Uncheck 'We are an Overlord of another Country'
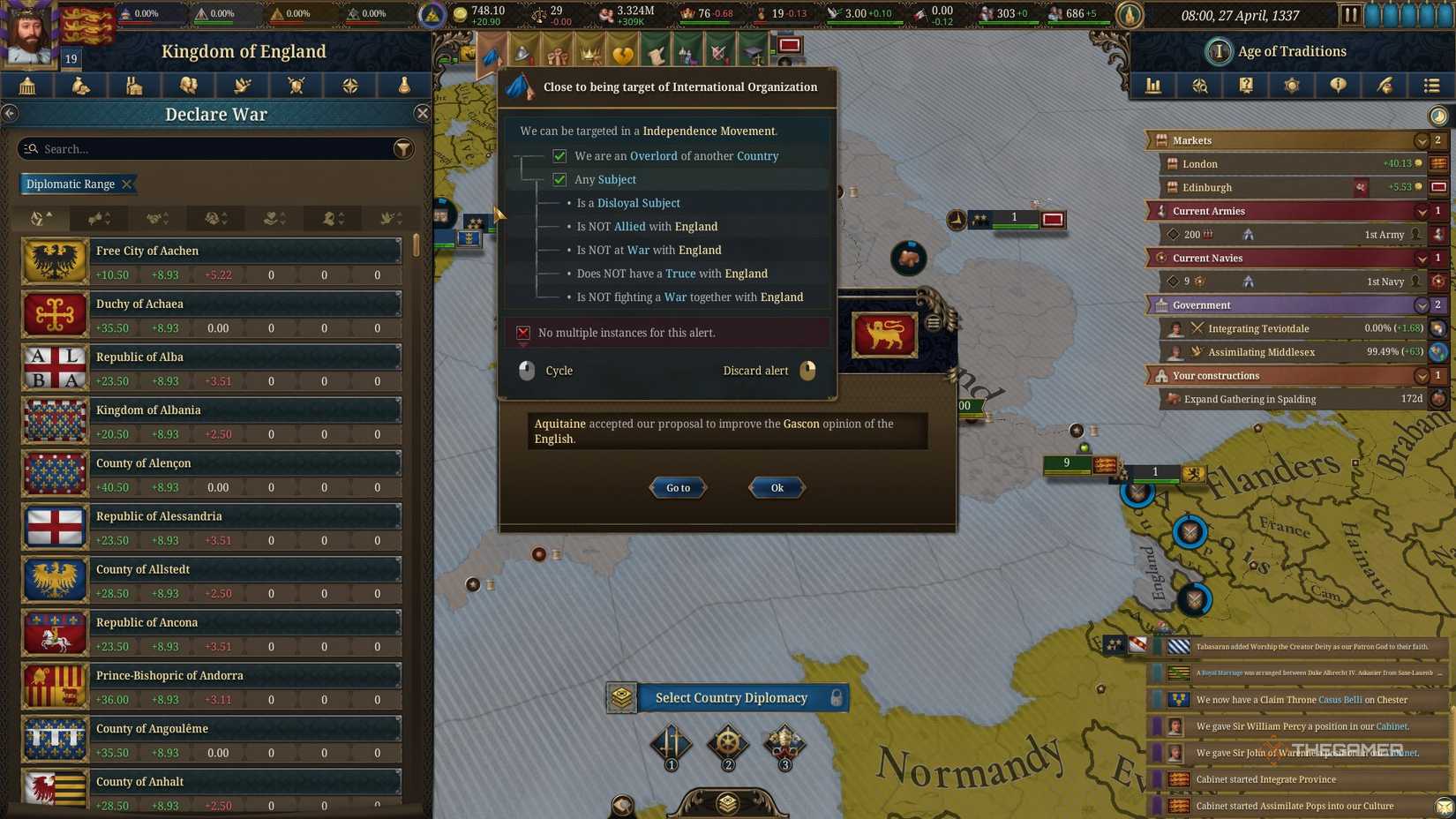The width and height of the screenshot is (1456, 819). coord(560,155)
